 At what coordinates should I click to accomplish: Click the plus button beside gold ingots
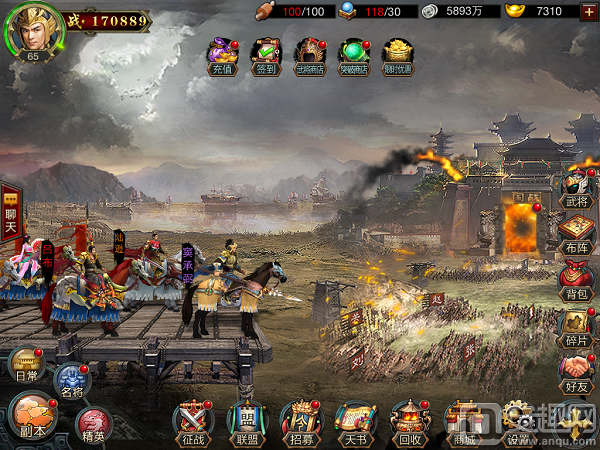coord(589,11)
